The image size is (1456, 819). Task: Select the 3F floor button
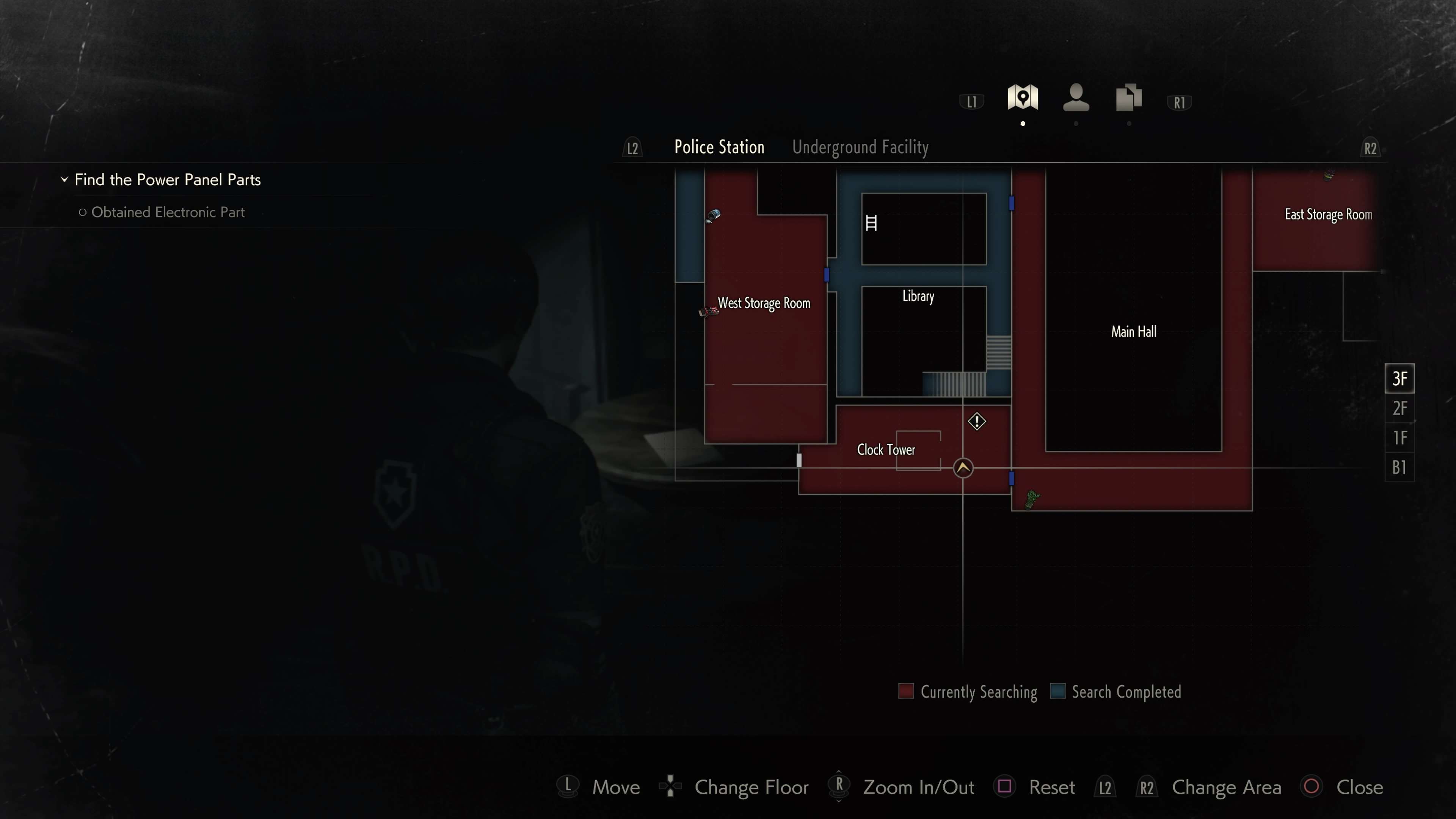(x=1399, y=378)
